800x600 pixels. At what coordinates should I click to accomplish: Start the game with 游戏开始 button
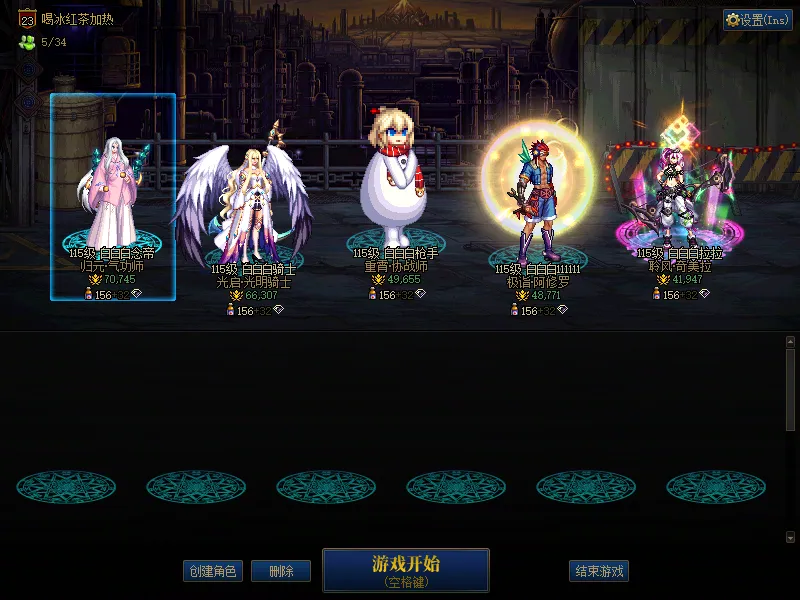[x=405, y=569]
